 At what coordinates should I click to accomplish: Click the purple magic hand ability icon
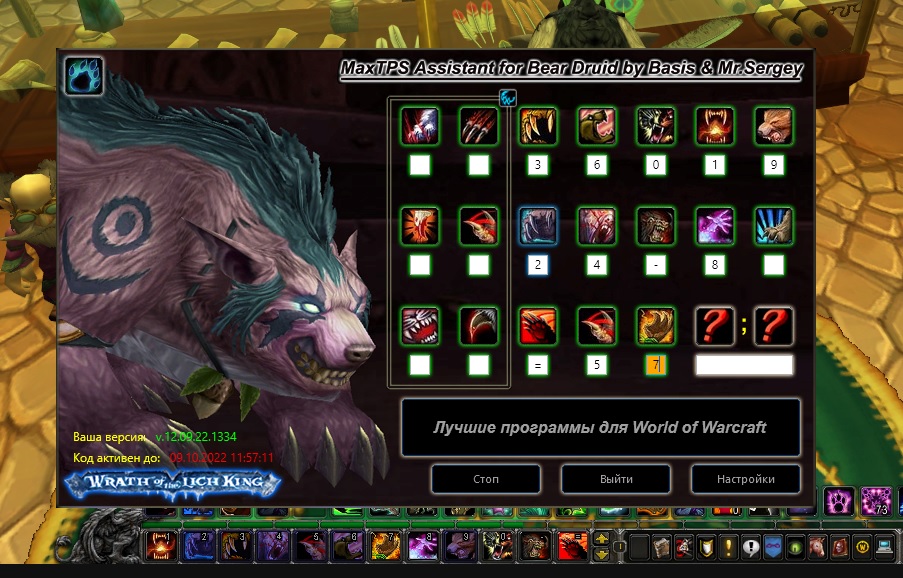(x=715, y=226)
